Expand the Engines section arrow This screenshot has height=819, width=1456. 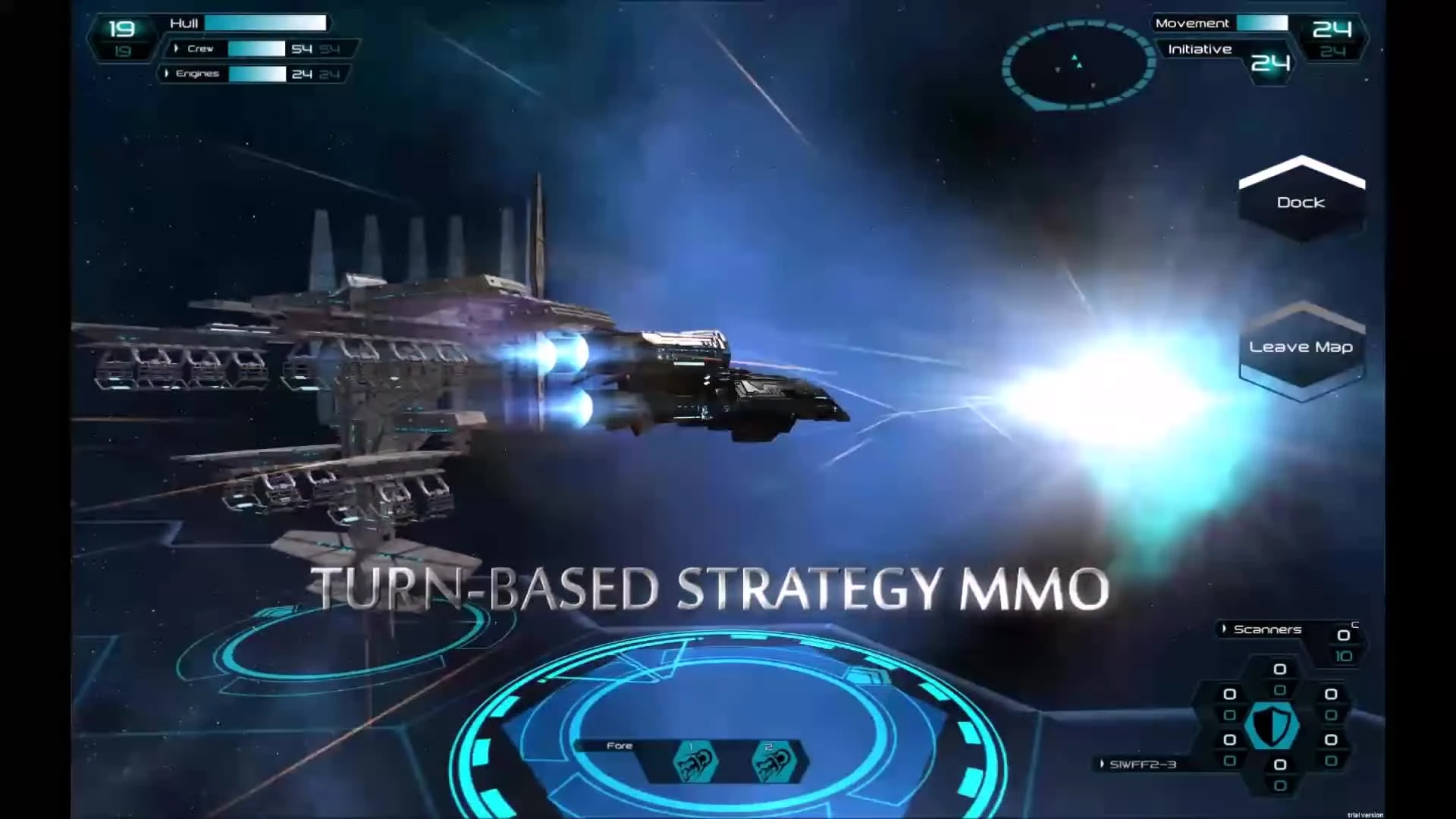168,74
